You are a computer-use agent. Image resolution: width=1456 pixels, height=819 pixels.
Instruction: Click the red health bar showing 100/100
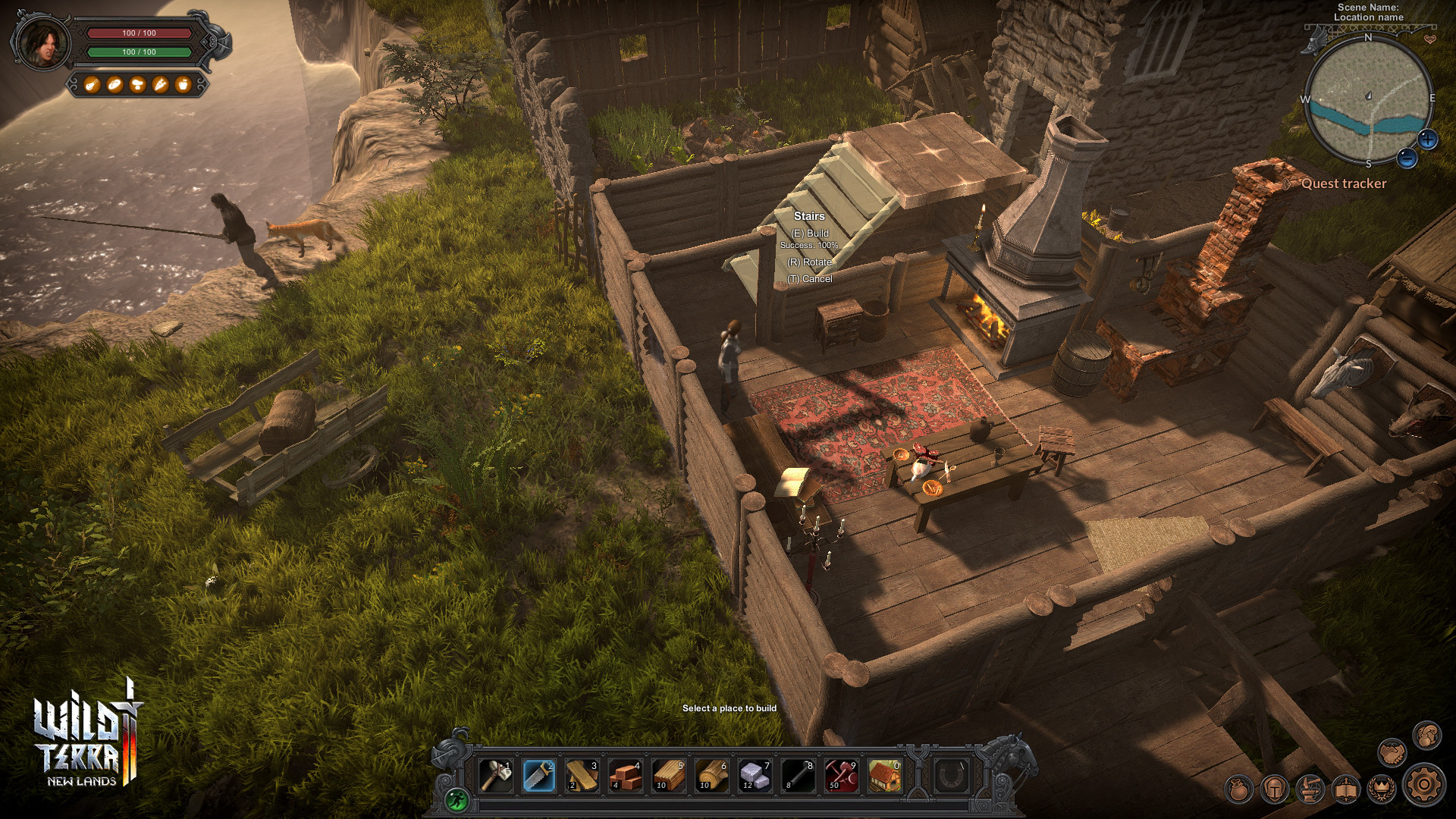pyautogui.click(x=139, y=33)
